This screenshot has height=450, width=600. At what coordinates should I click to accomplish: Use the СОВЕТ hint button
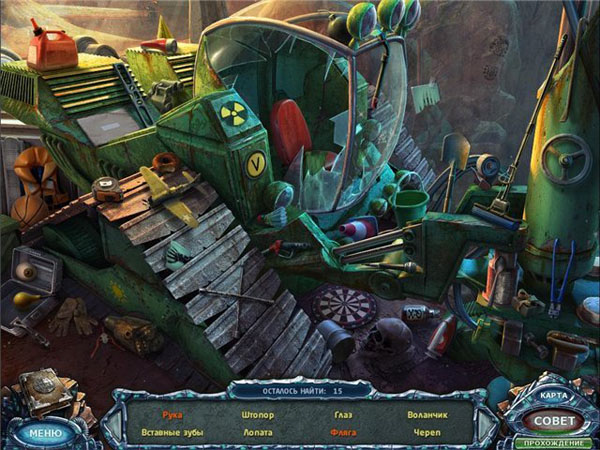coord(554,421)
